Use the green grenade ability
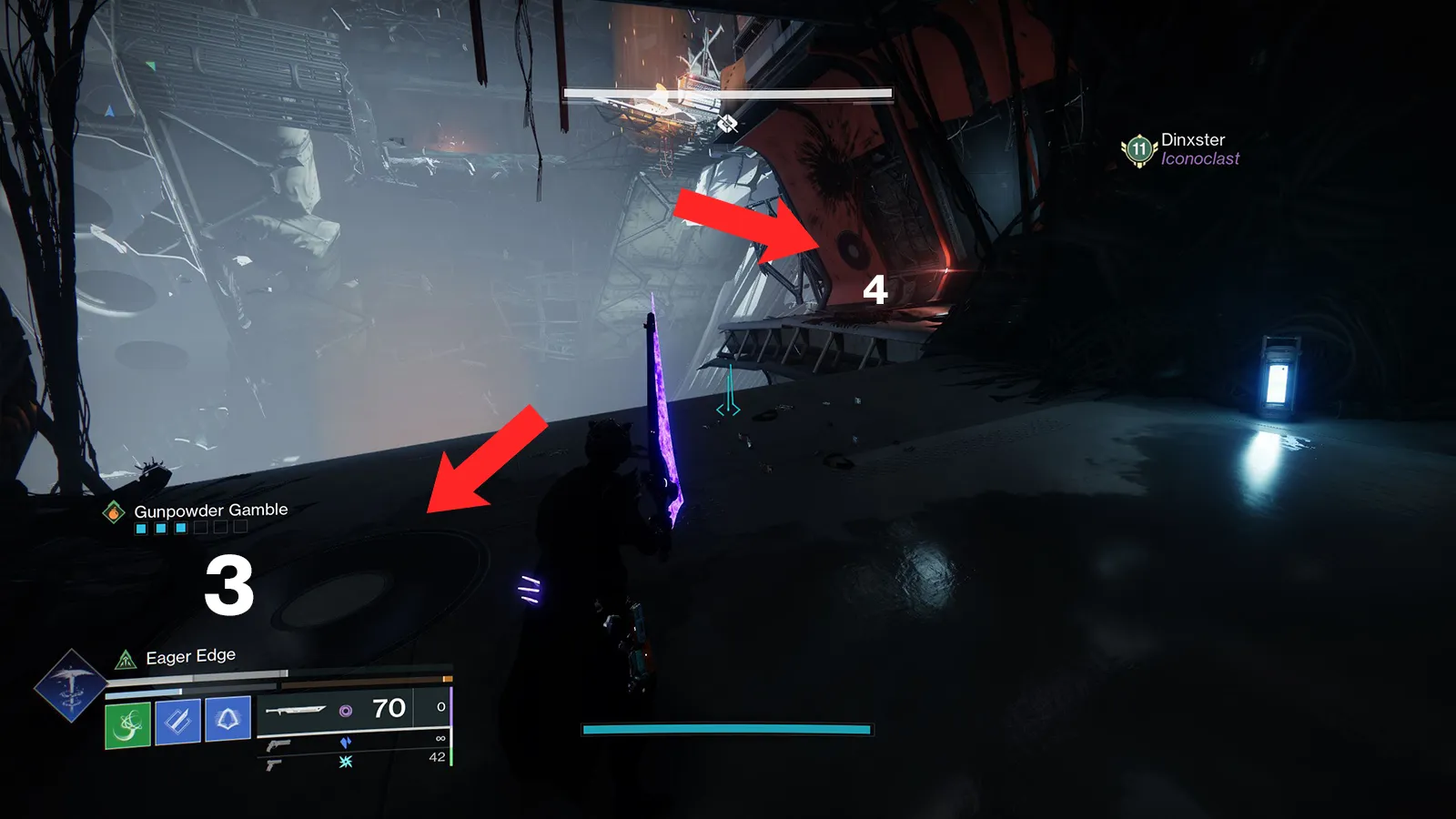 pos(128,724)
